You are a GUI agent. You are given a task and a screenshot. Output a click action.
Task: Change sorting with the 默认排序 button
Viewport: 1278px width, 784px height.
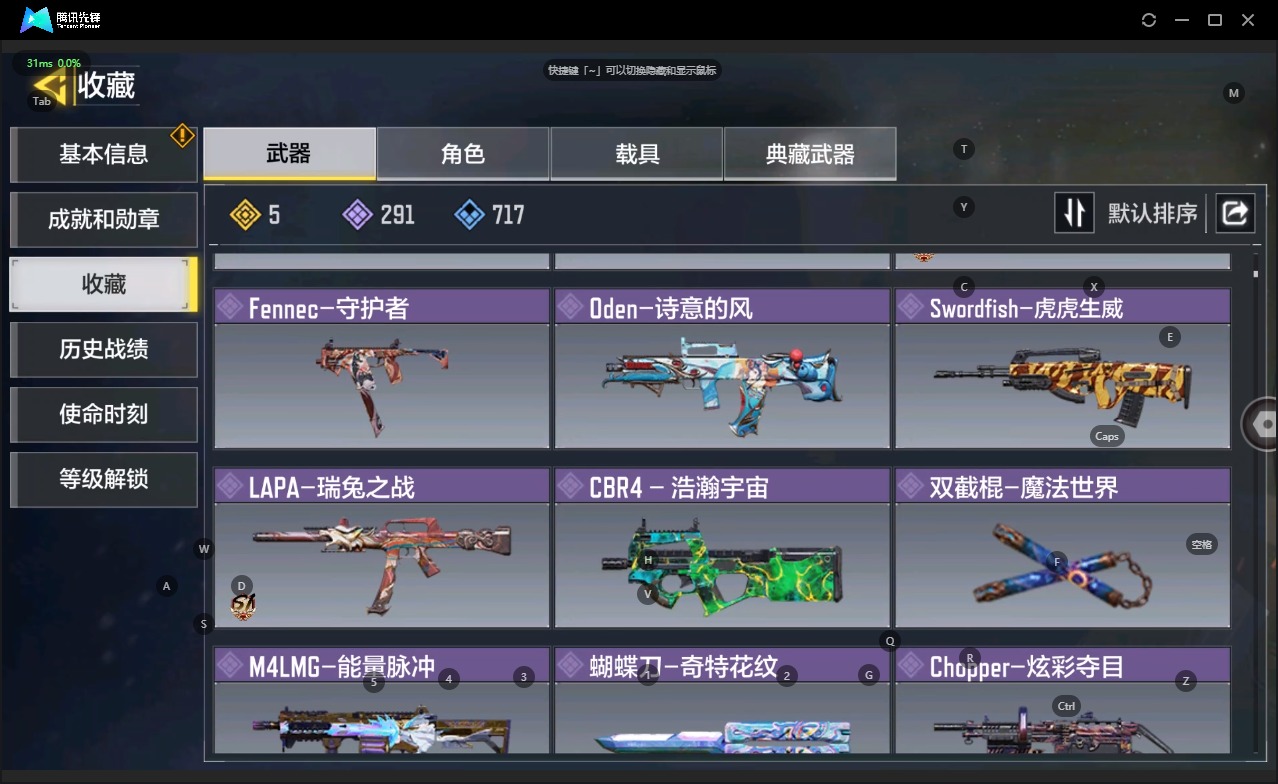pos(1127,213)
